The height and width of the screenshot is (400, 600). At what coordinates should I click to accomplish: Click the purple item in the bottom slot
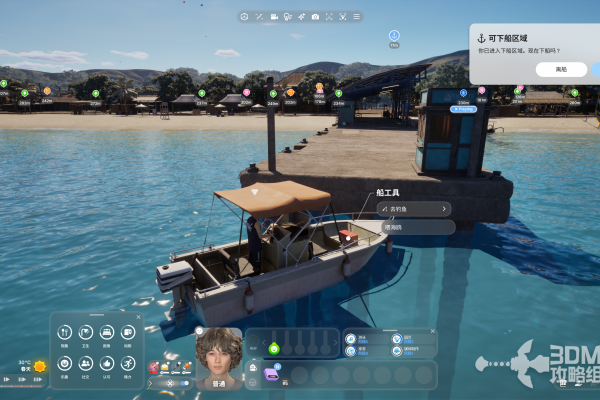(x=270, y=373)
